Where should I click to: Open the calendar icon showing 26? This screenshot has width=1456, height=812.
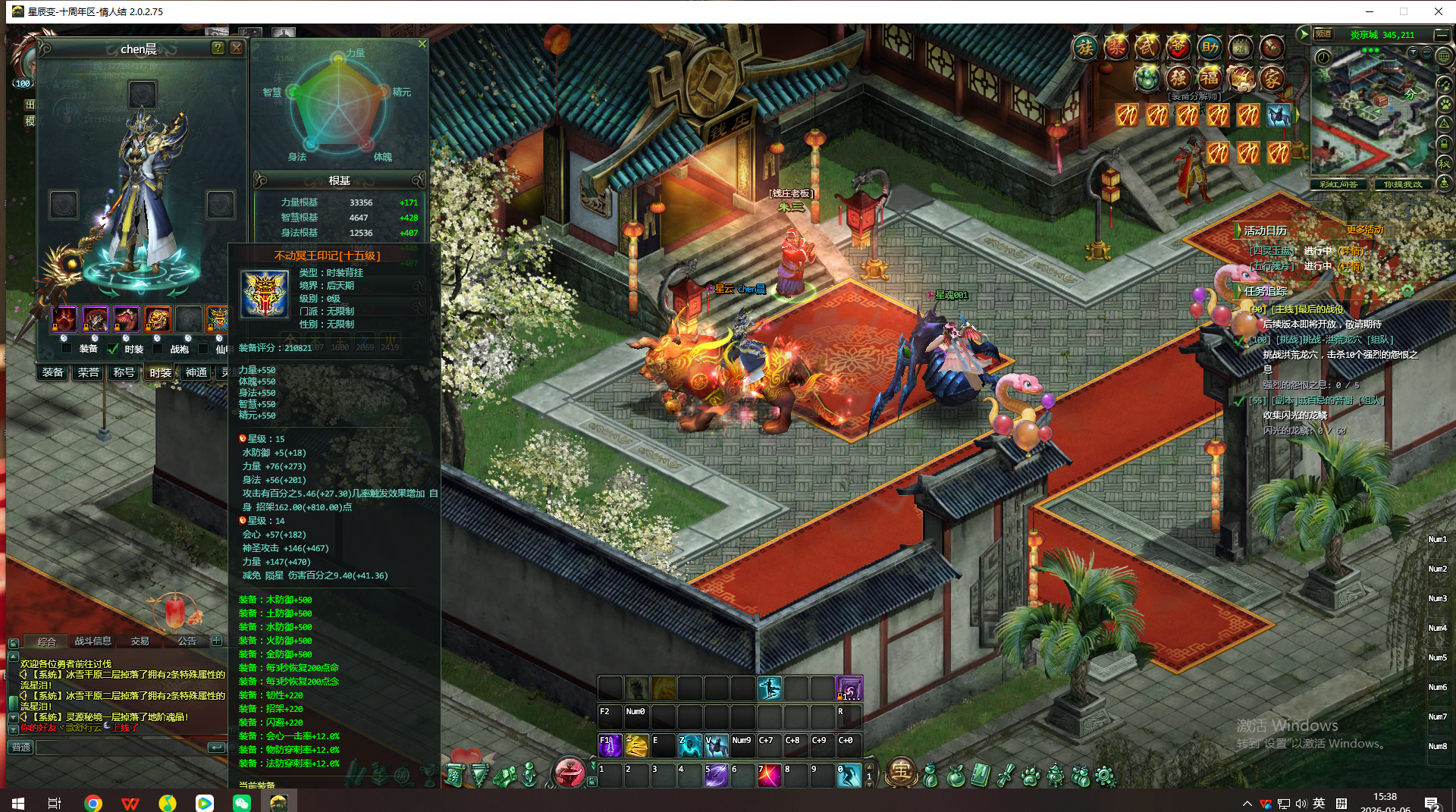coord(1241,48)
